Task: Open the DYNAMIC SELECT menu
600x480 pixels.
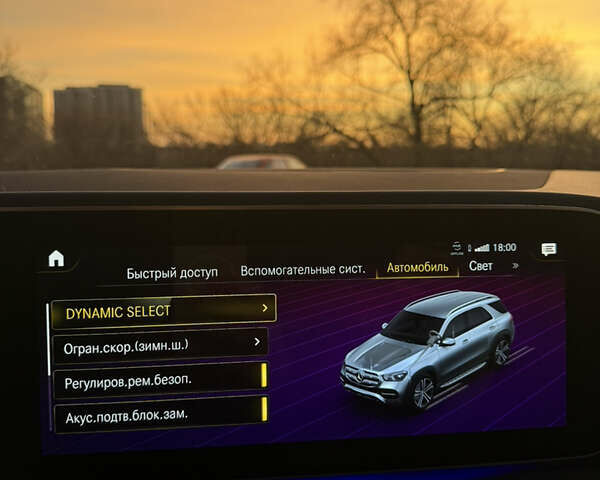Action: click(164, 311)
